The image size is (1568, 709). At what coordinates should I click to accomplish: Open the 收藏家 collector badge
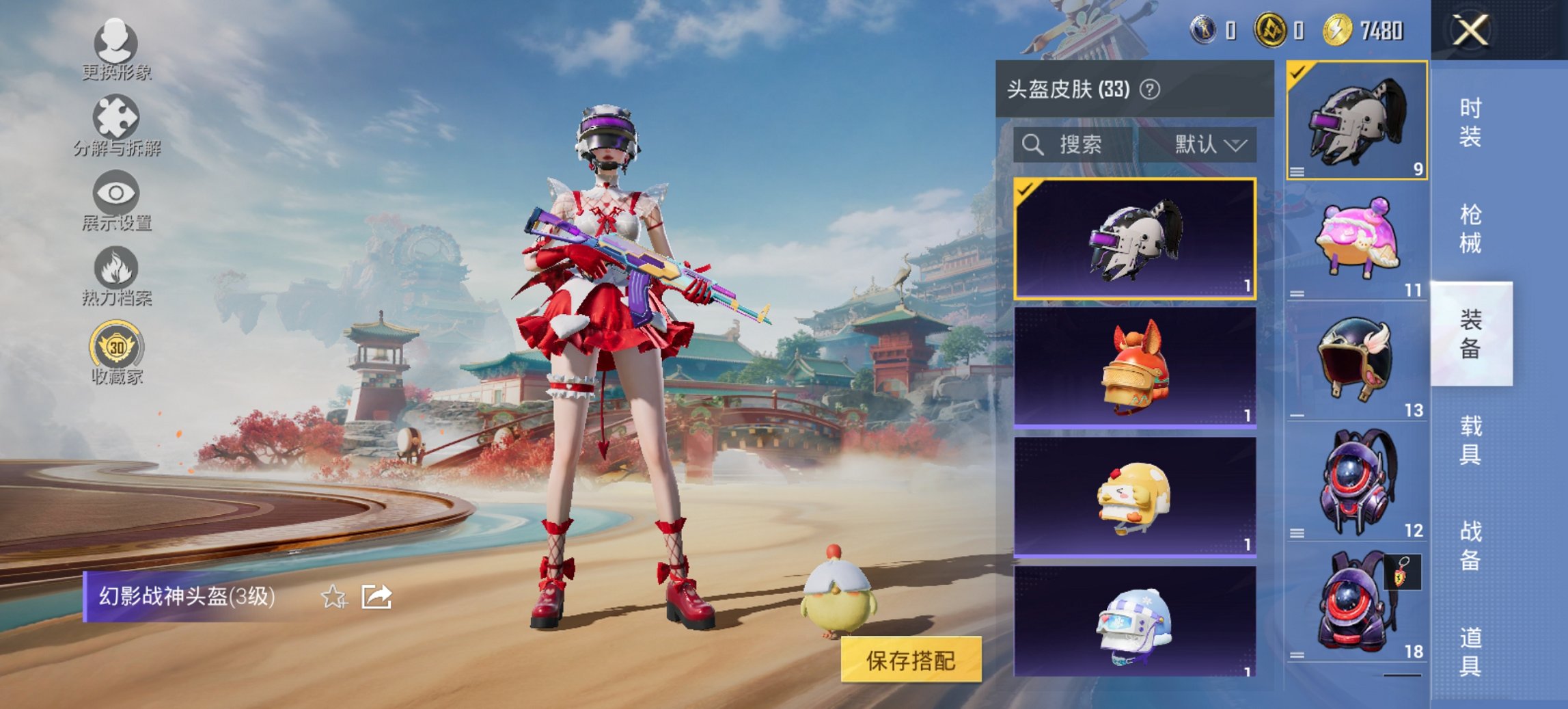(116, 352)
